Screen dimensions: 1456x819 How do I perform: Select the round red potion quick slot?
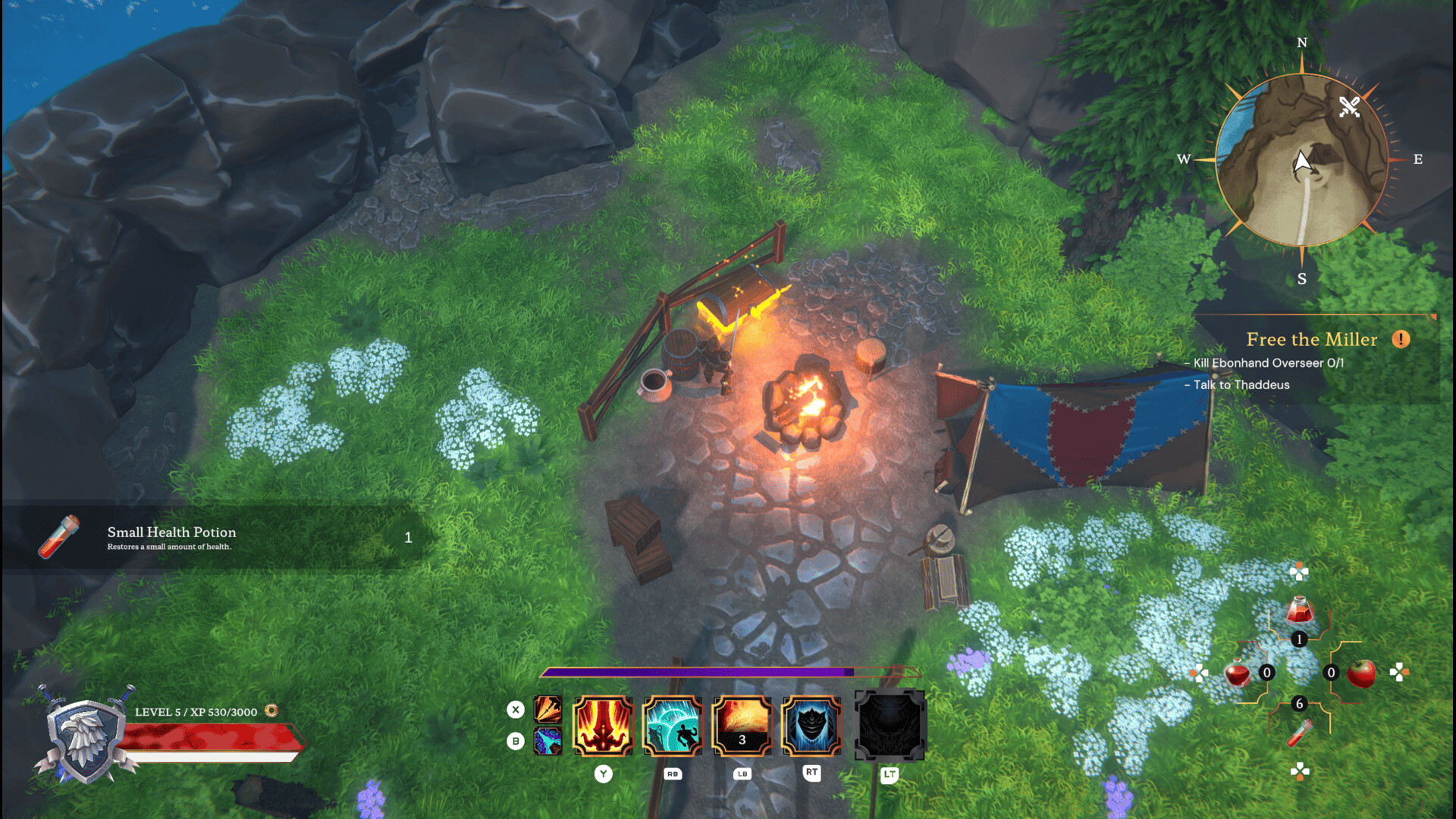tap(1238, 673)
